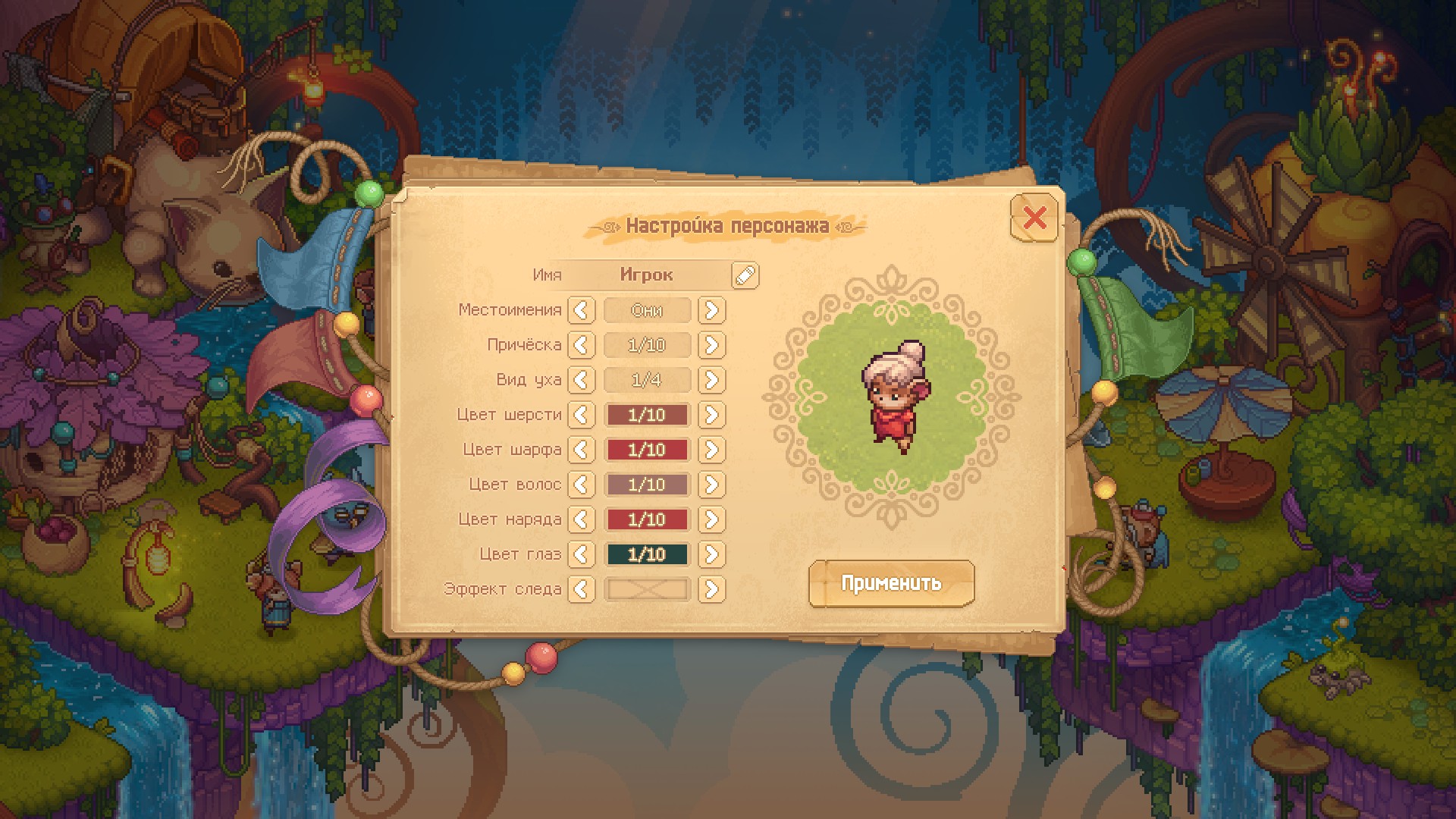Advance to the next Цвет шерсти
Viewport: 1456px width, 819px height.
(711, 415)
